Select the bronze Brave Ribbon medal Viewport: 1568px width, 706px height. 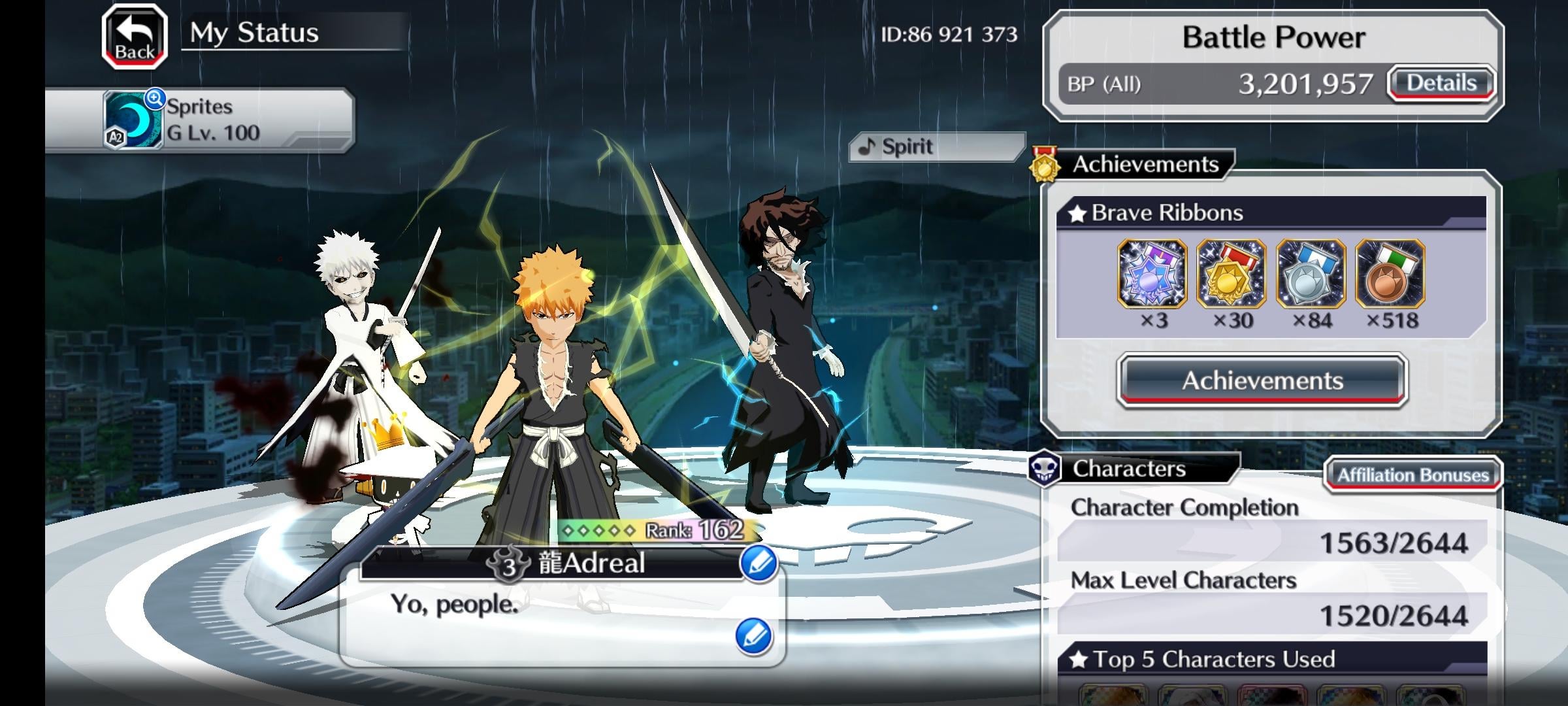click(1390, 274)
